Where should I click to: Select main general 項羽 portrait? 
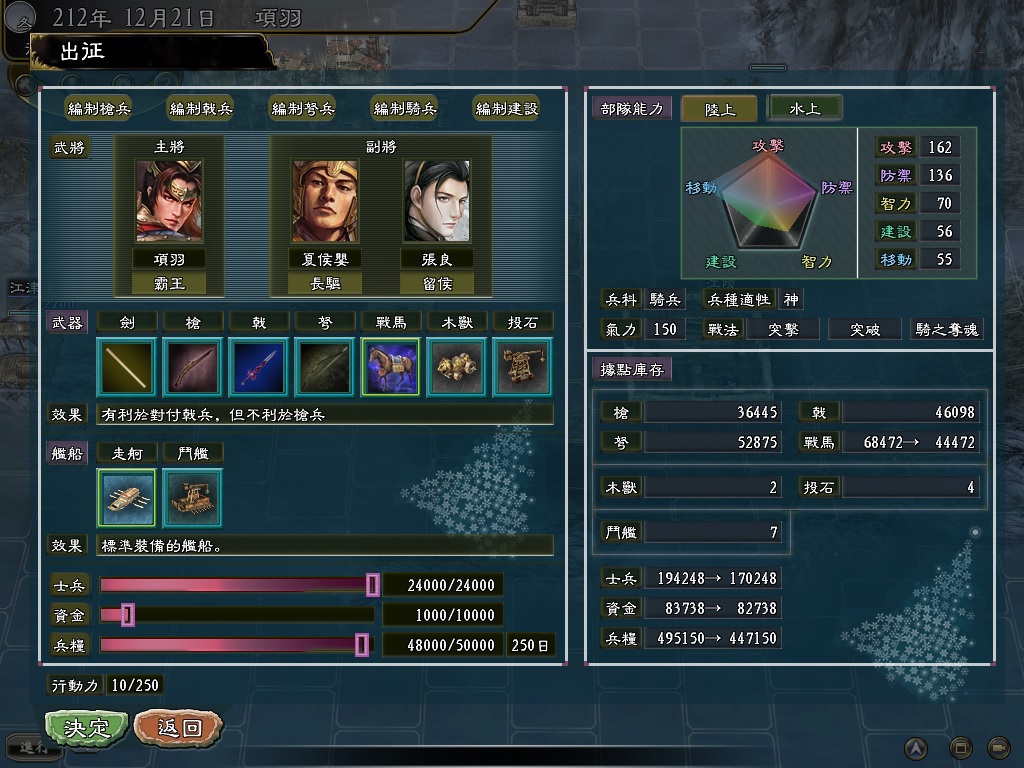coord(169,202)
